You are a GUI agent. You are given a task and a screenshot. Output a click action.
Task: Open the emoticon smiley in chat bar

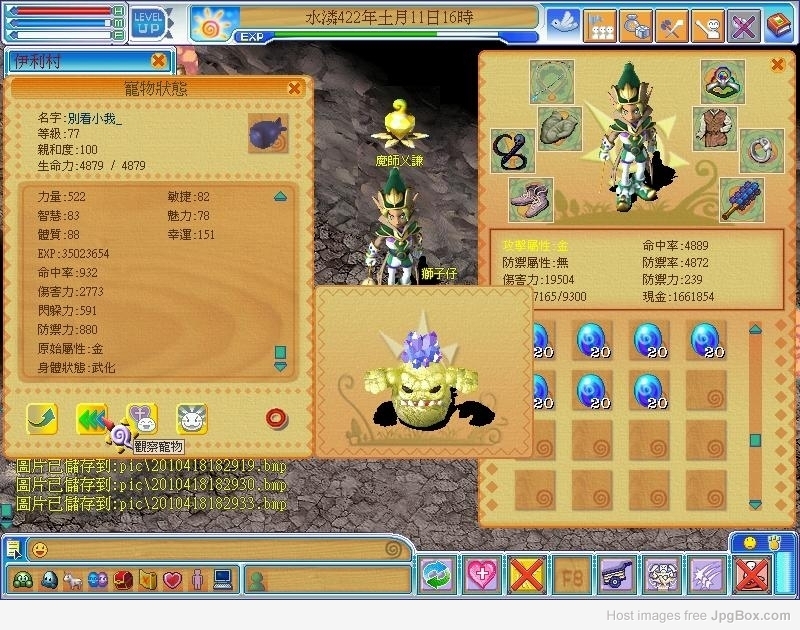tap(39, 549)
